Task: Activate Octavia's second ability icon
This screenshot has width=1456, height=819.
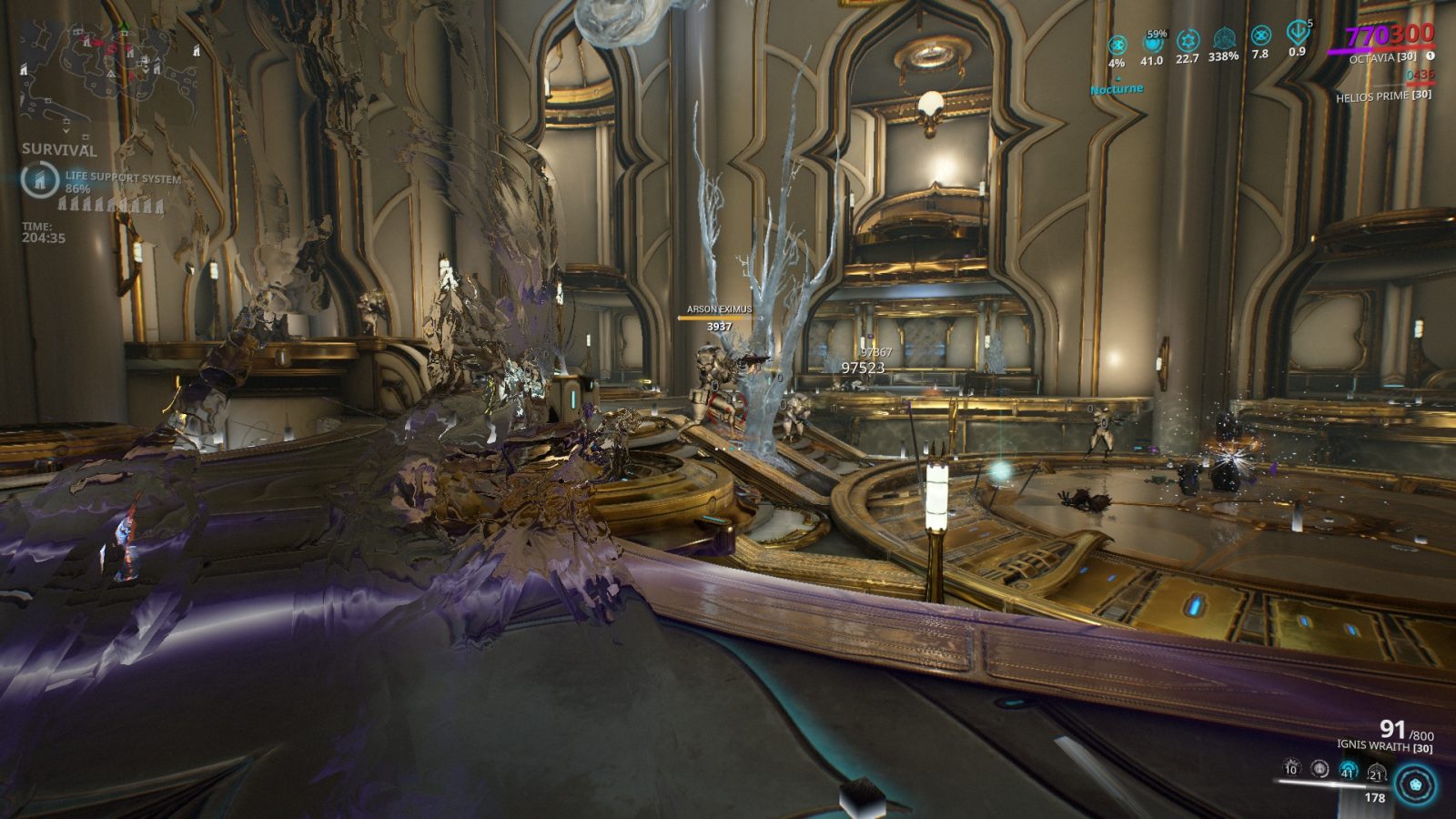Action: pyautogui.click(x=1318, y=771)
